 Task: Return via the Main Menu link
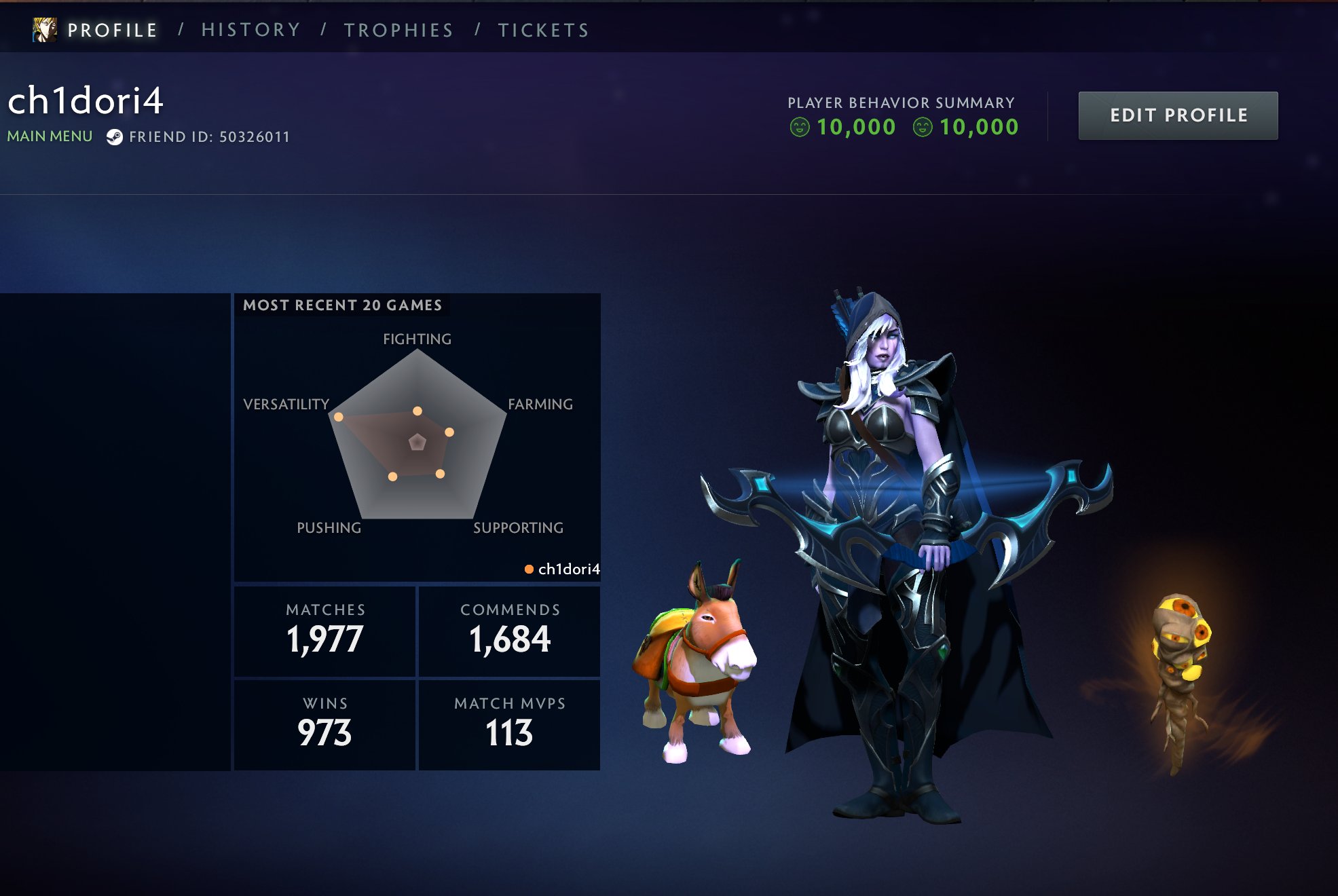tap(50, 136)
